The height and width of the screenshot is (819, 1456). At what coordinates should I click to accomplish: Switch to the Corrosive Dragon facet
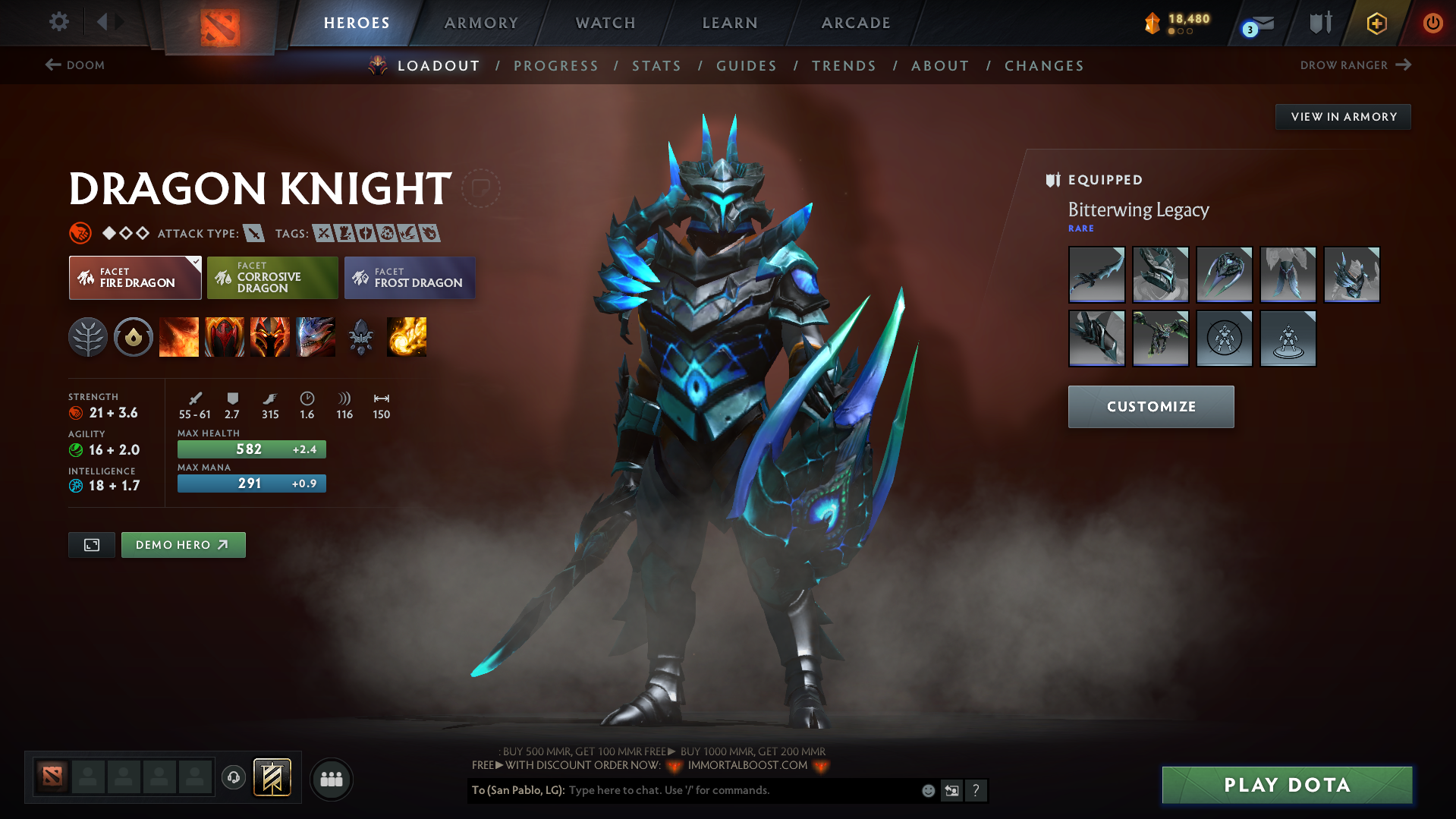272,278
